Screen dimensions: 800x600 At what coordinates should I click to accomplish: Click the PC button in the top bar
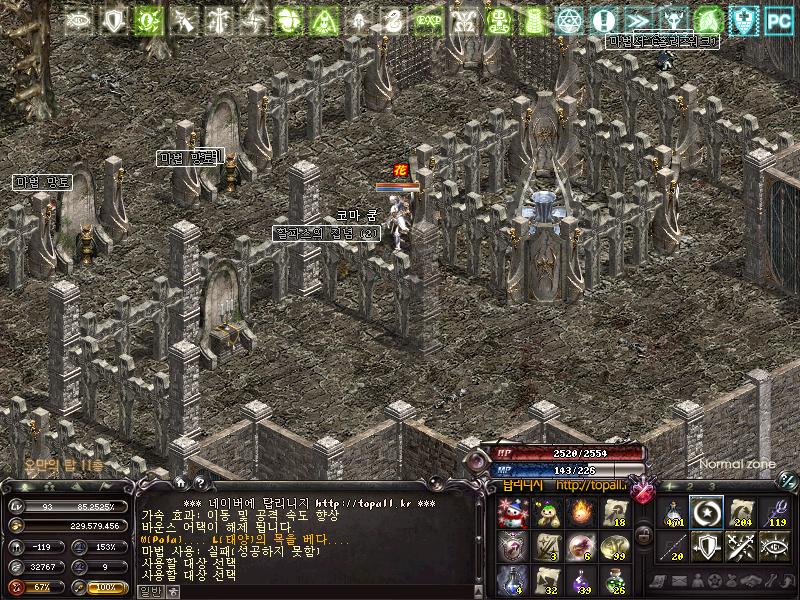point(777,19)
